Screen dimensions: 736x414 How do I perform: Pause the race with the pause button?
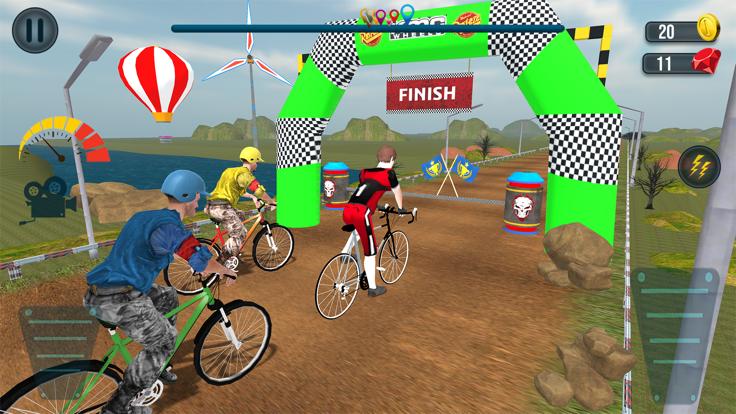click(x=35, y=30)
